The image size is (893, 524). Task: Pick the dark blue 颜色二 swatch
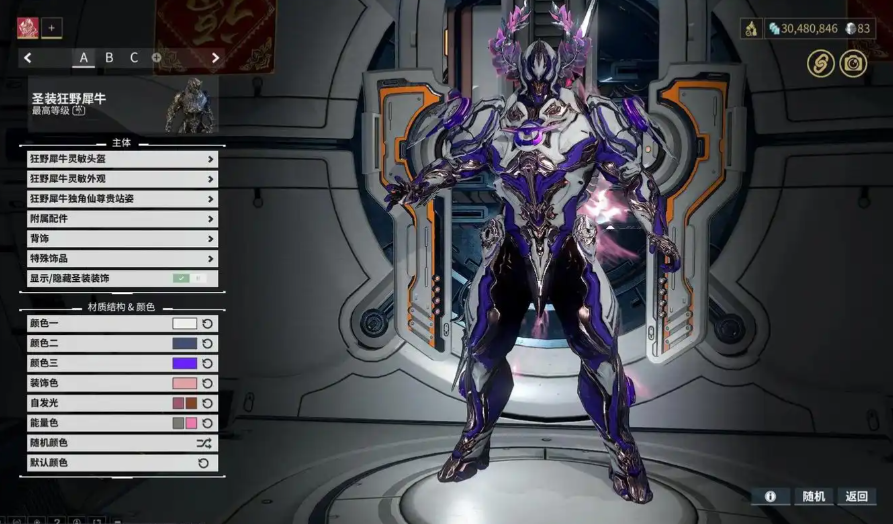point(184,344)
